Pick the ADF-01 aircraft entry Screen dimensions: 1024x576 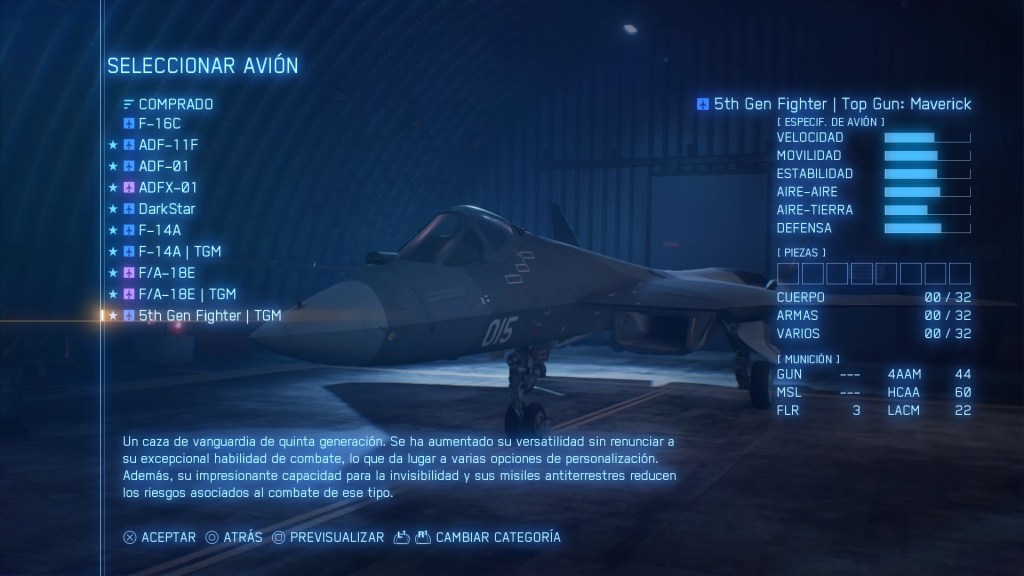click(x=163, y=166)
